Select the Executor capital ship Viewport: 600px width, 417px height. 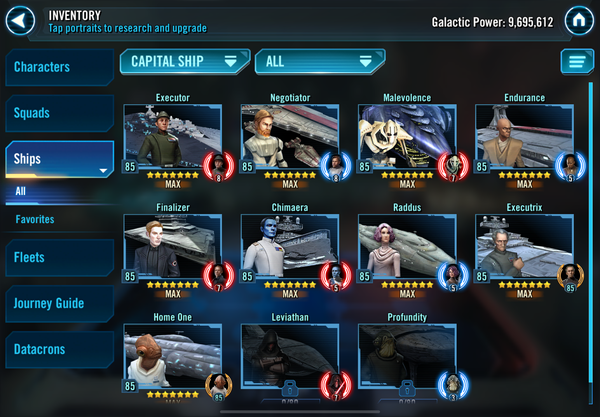[x=172, y=138]
